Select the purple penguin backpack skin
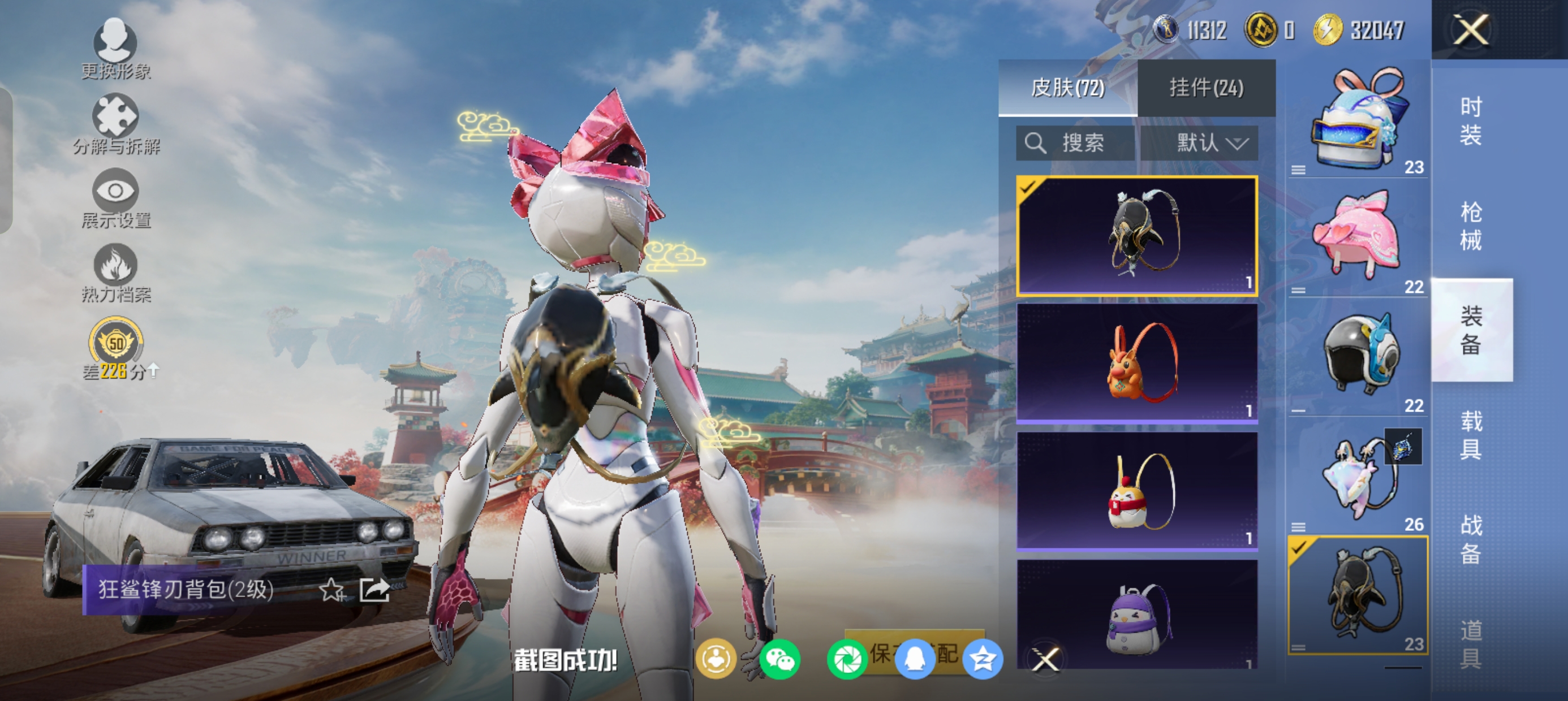 point(1137,615)
